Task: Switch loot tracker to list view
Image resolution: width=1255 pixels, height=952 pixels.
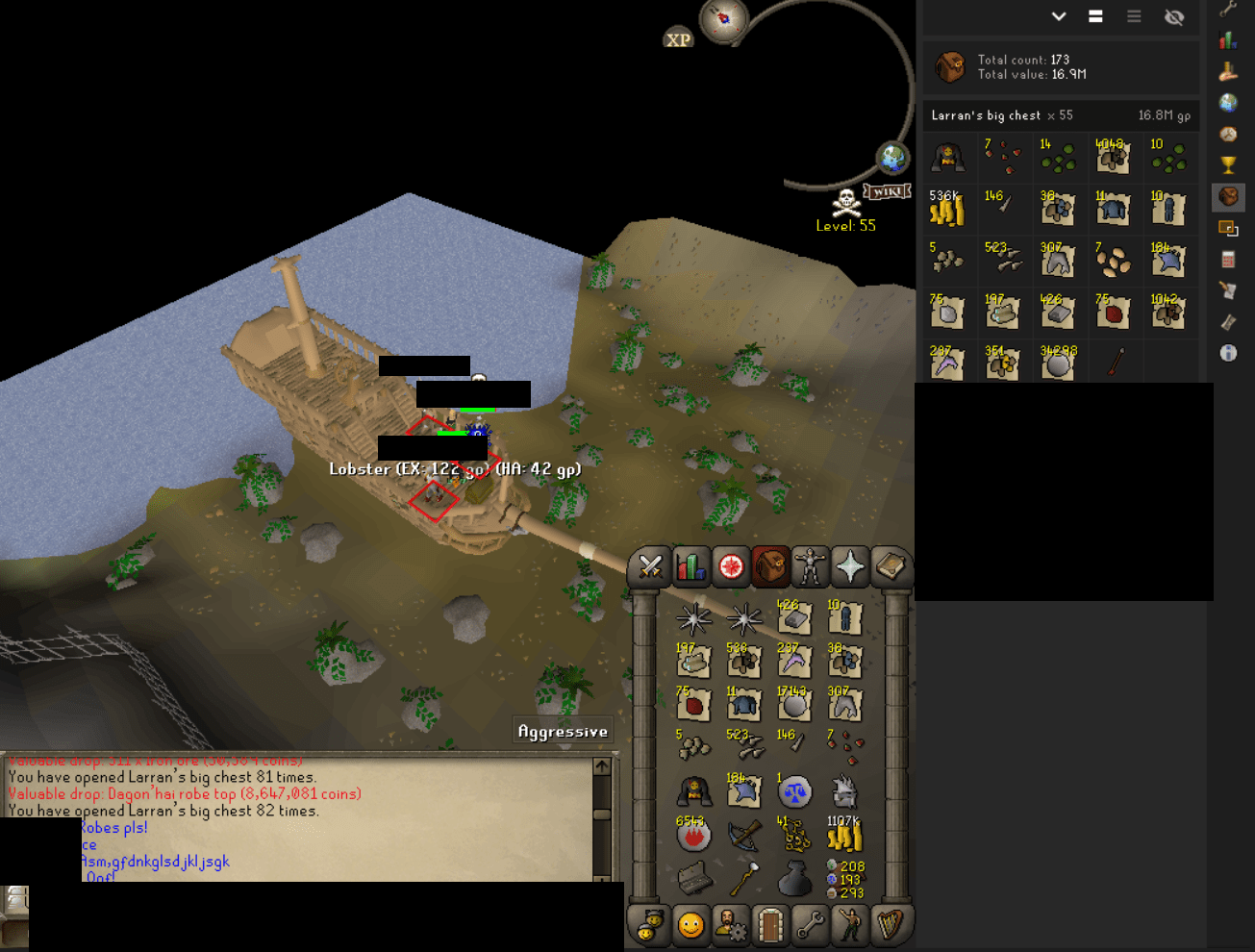Action: point(1134,16)
